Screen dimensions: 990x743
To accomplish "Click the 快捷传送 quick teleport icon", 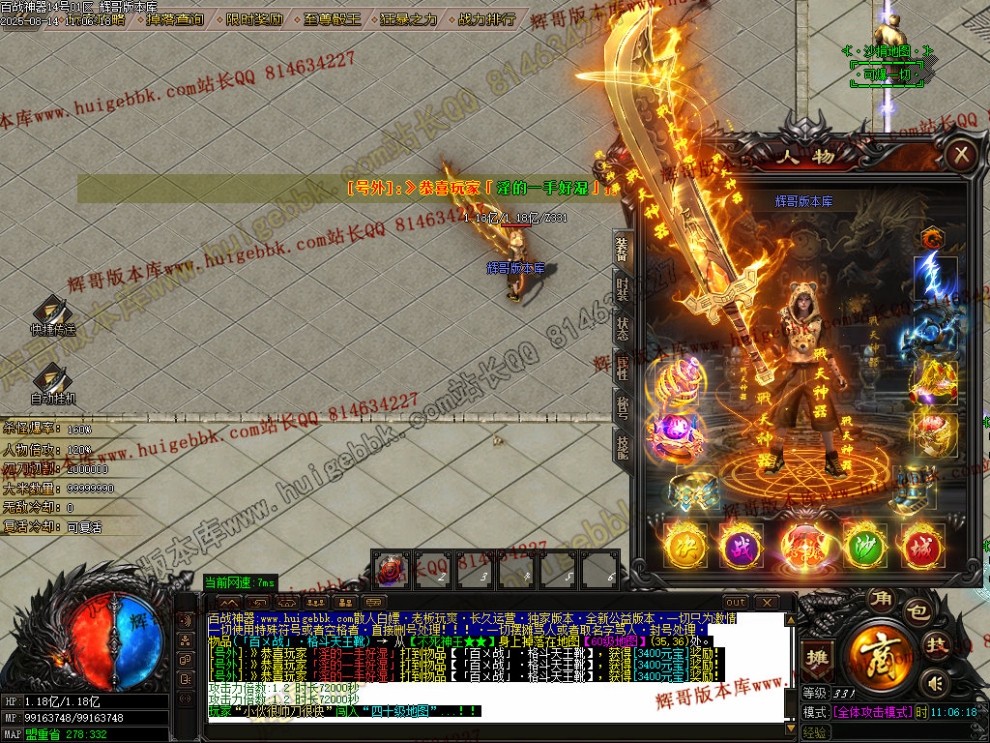I will (x=52, y=314).
